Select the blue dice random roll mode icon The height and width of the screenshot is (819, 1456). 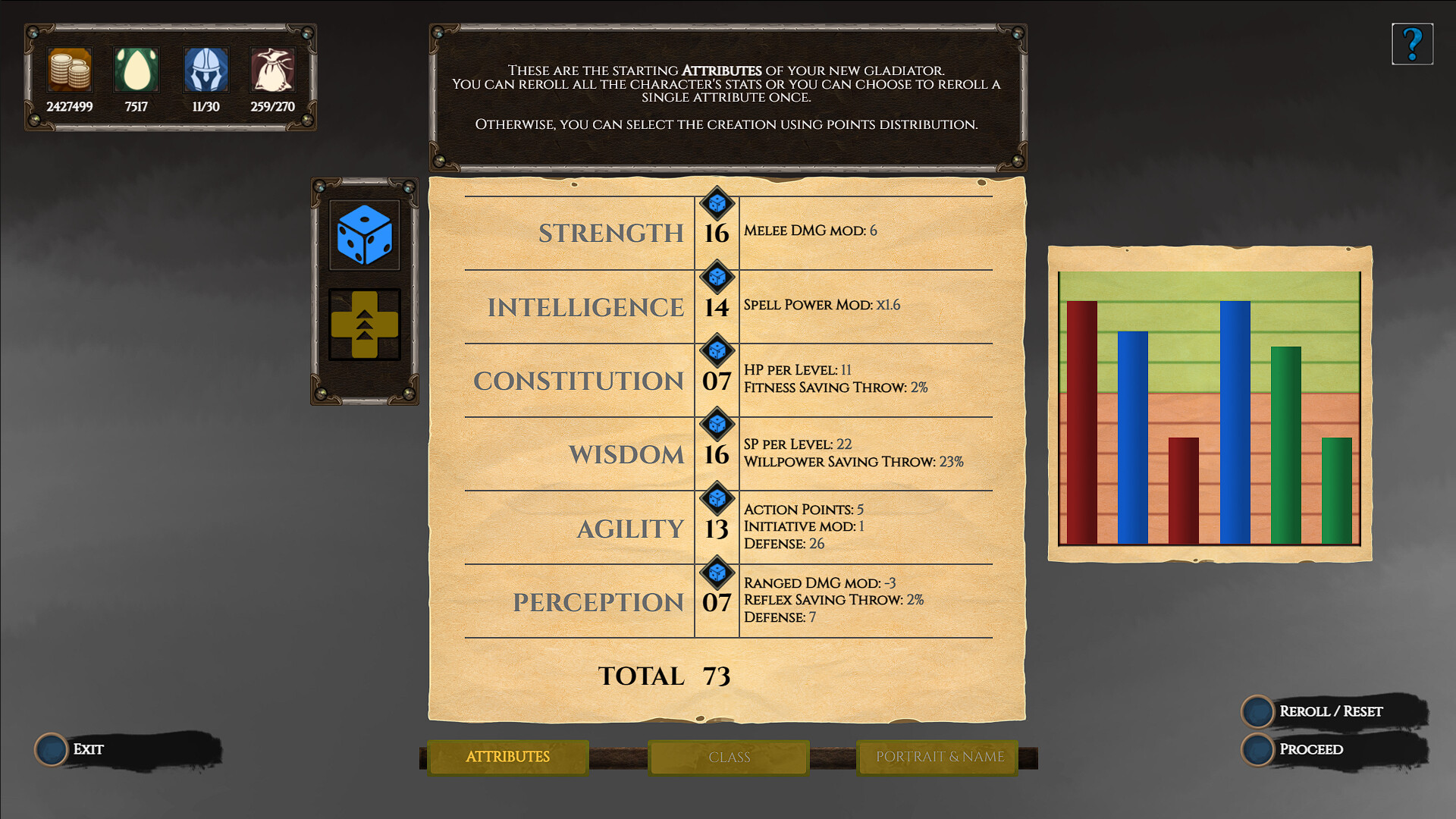[x=365, y=235]
